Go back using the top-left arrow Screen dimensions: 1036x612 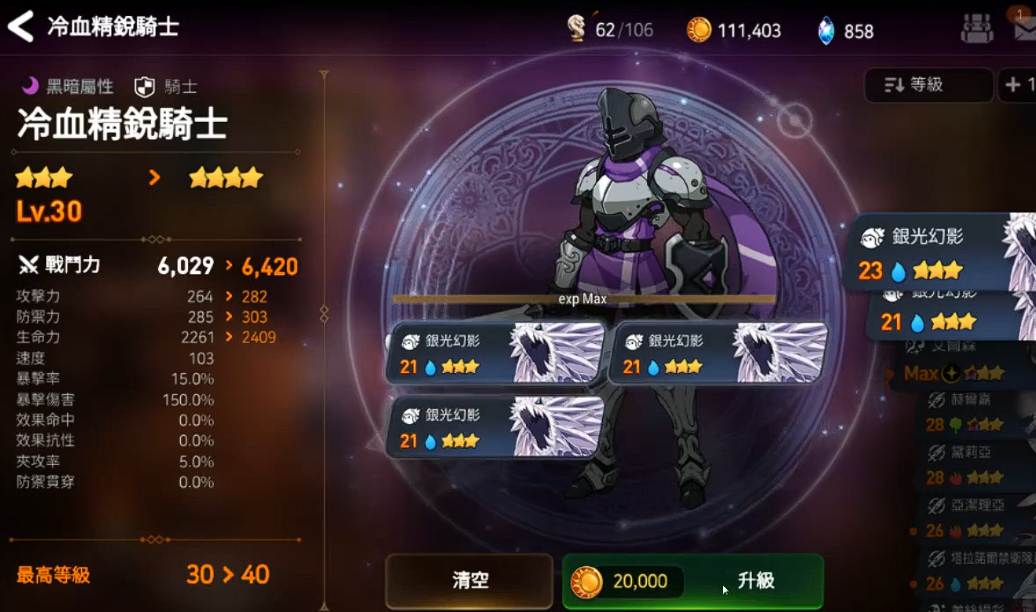pyautogui.click(x=21, y=26)
